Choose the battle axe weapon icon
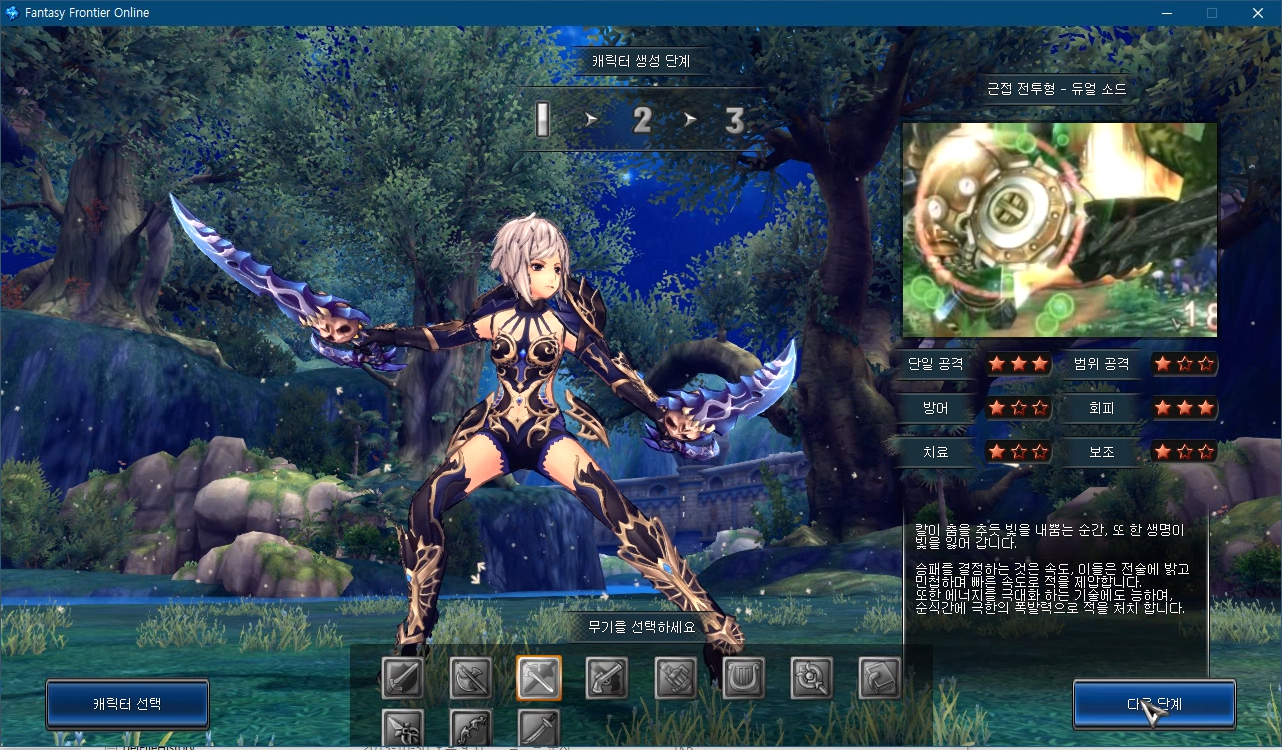The width and height of the screenshot is (1282, 750). (x=470, y=678)
